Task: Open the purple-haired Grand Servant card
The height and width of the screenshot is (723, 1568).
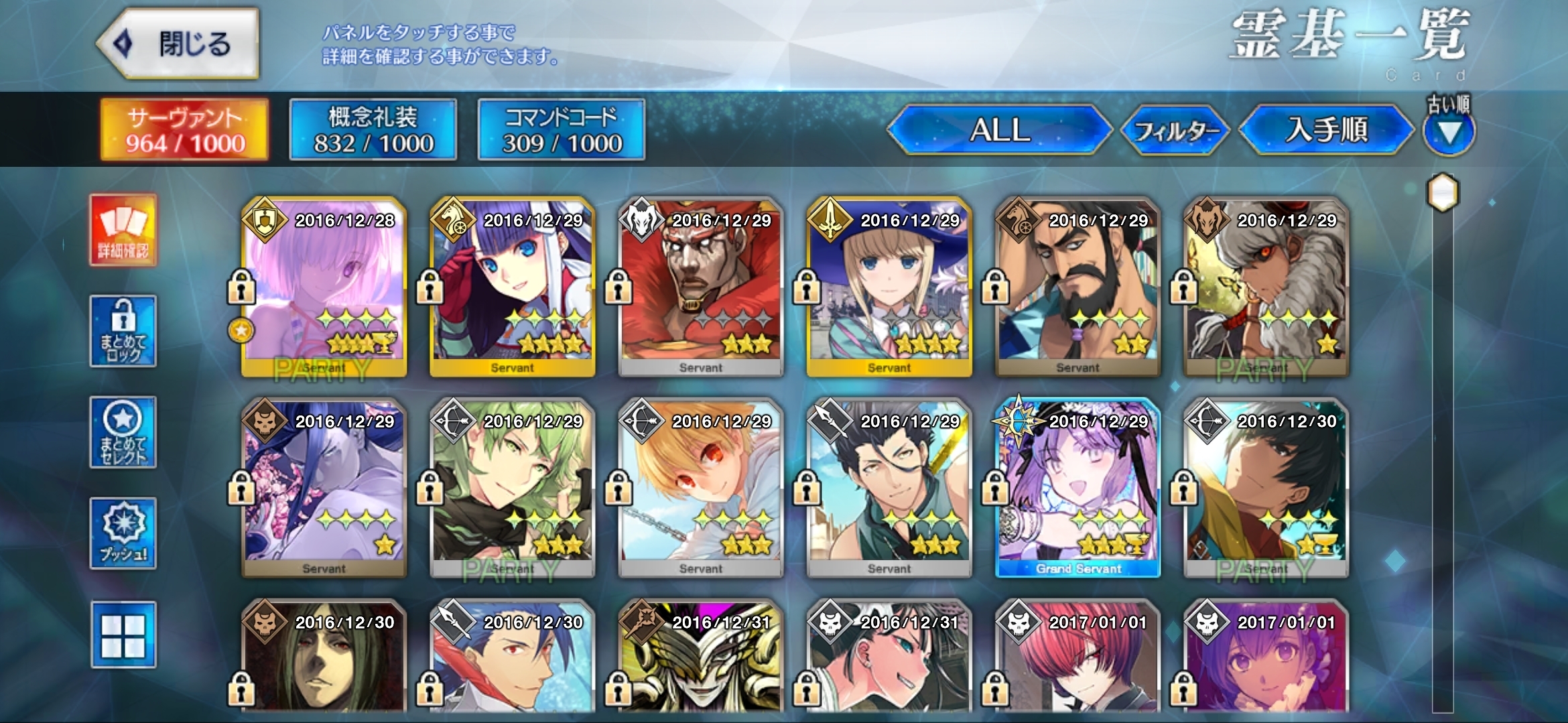Action: point(1077,487)
